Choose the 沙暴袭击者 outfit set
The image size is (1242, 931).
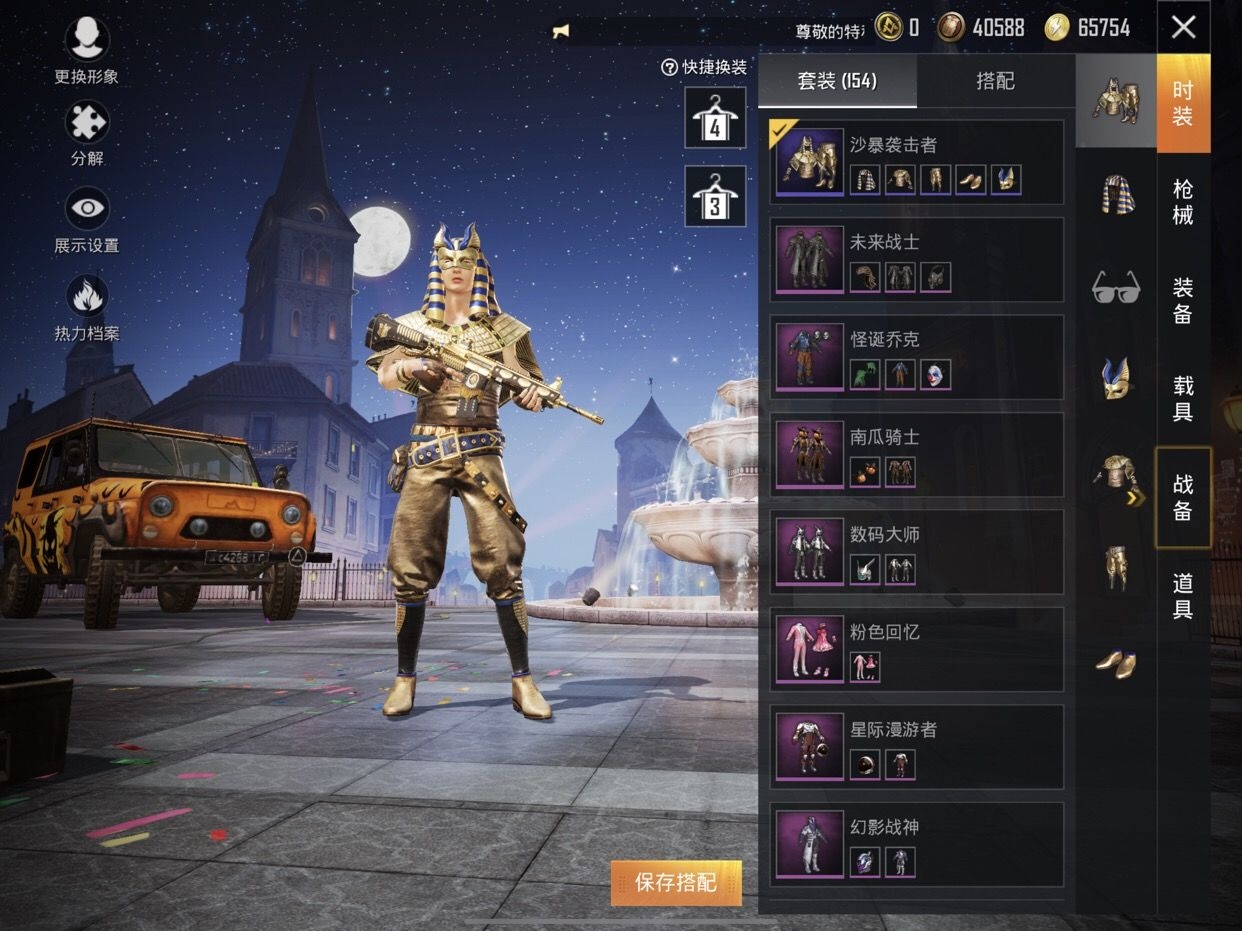point(916,163)
